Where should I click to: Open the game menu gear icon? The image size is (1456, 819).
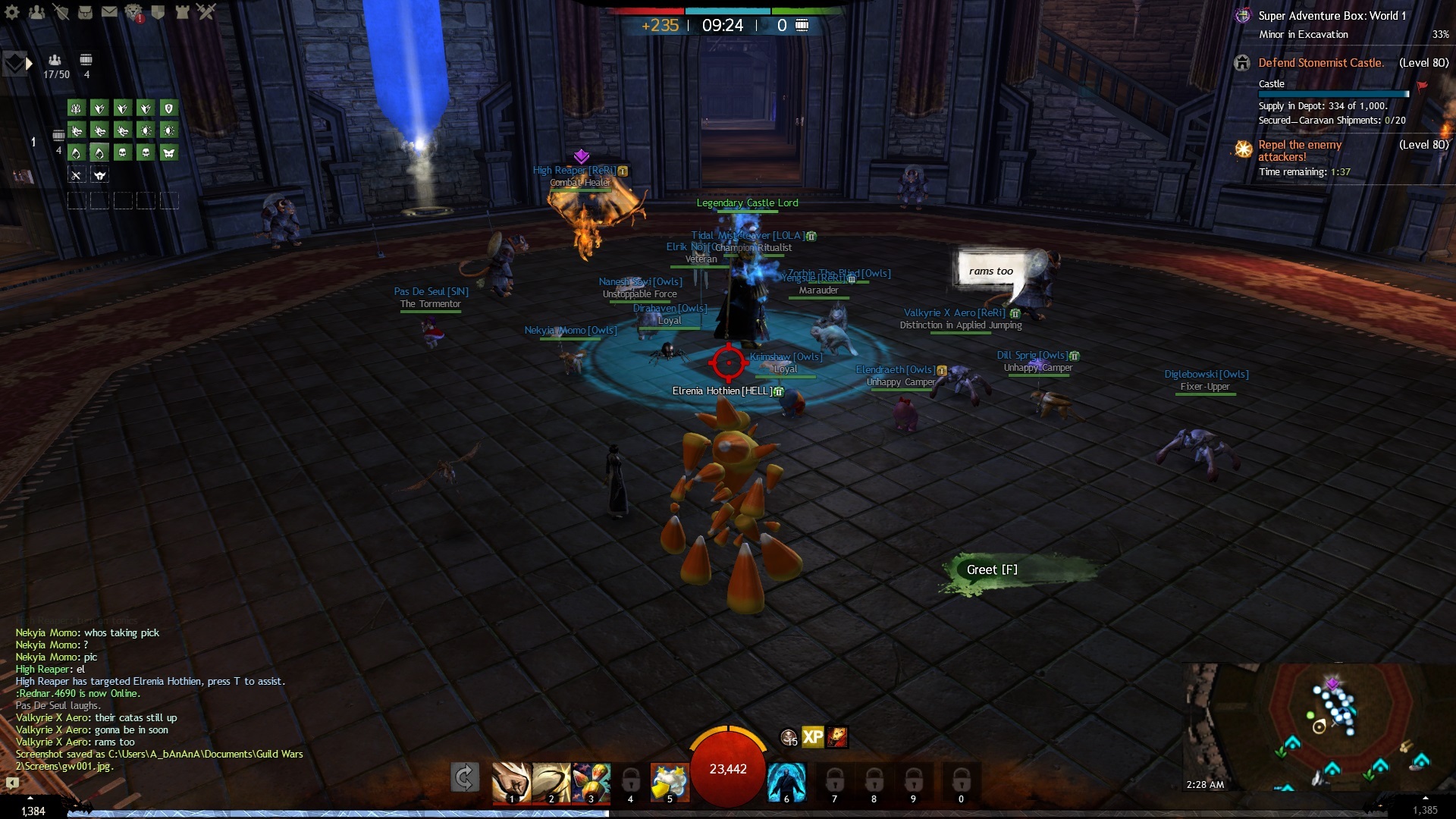[x=13, y=12]
